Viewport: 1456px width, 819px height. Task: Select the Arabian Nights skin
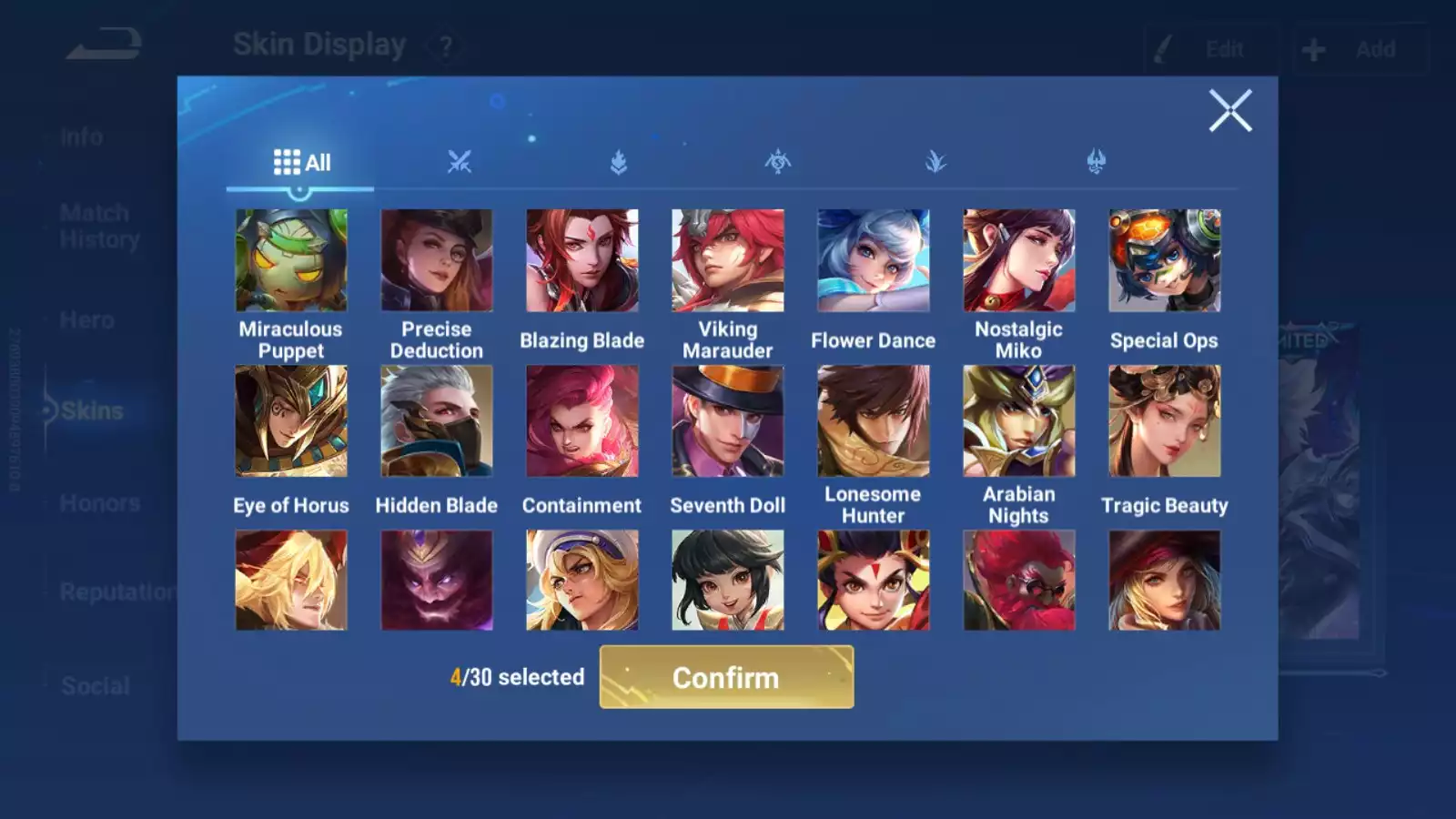1019,421
